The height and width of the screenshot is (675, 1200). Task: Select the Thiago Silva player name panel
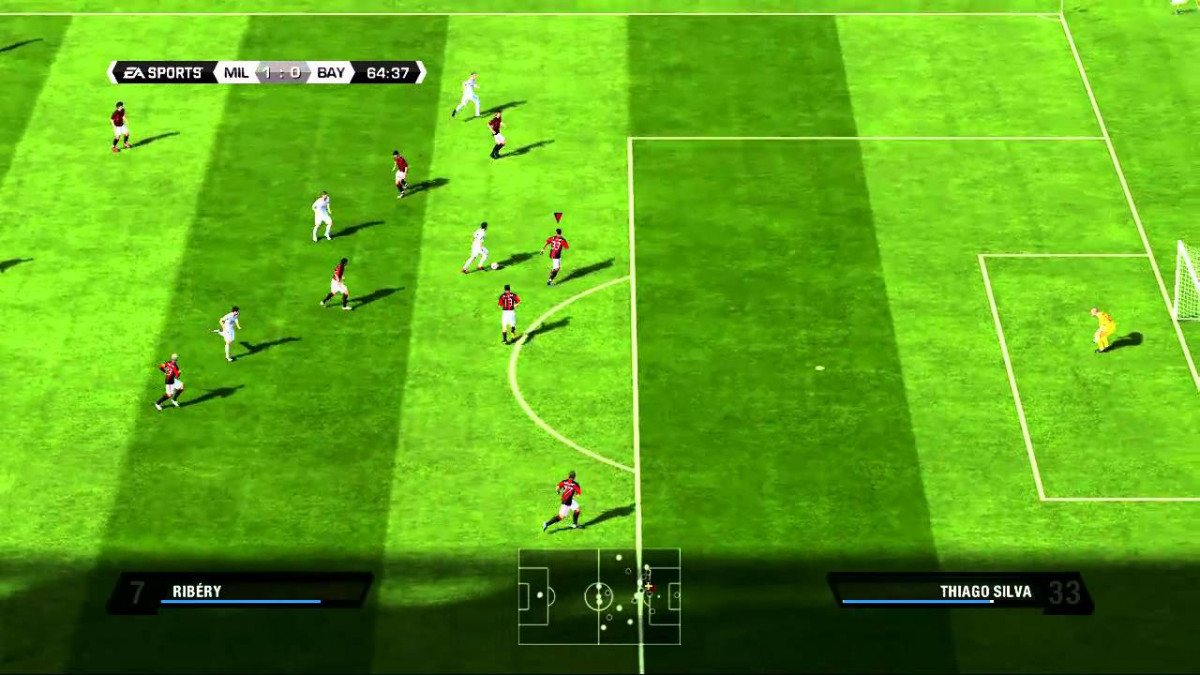pyautogui.click(x=960, y=592)
